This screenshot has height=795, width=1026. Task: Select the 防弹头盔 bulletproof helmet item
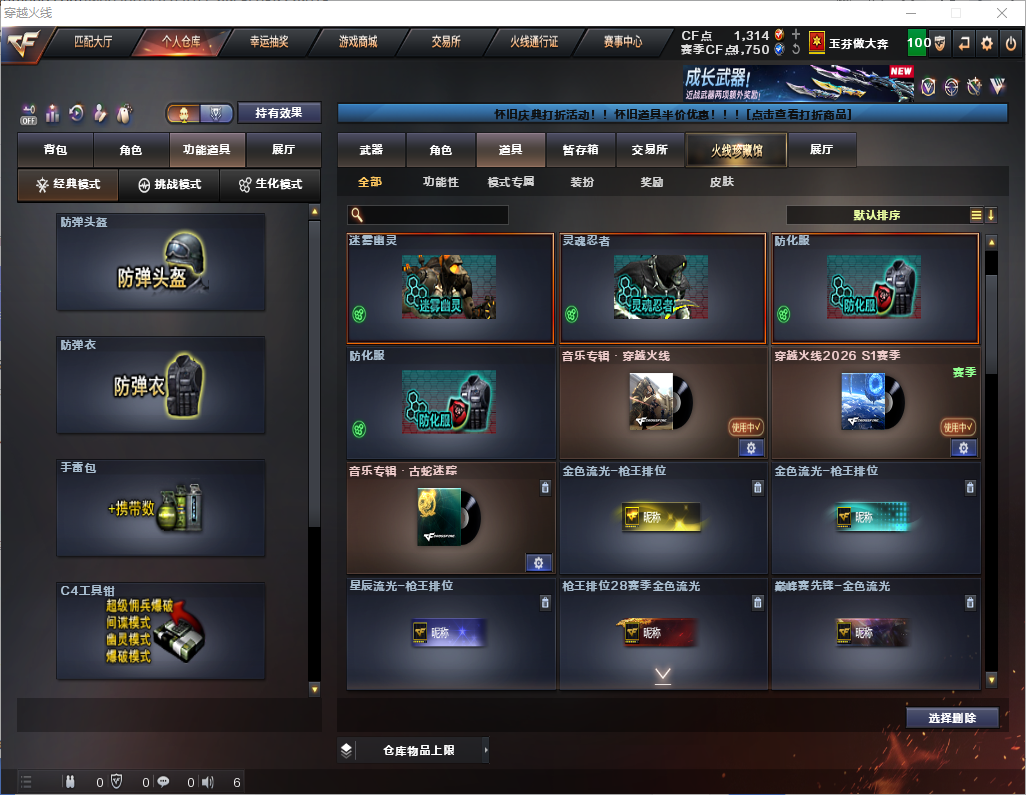pos(161,262)
